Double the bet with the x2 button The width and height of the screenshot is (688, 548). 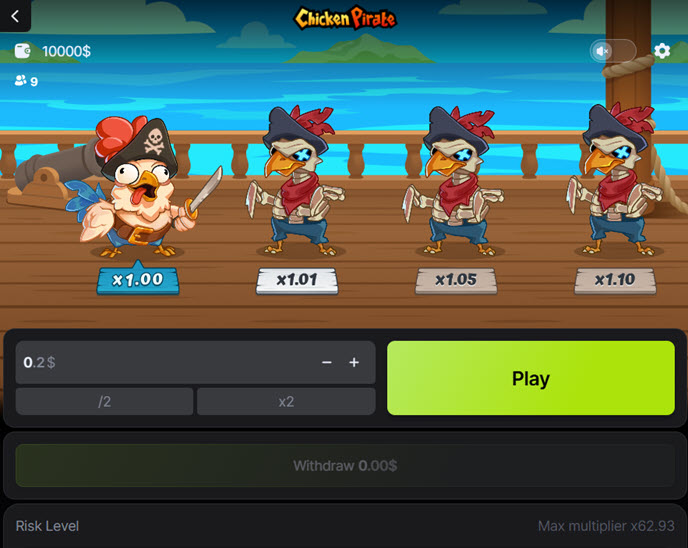[286, 401]
